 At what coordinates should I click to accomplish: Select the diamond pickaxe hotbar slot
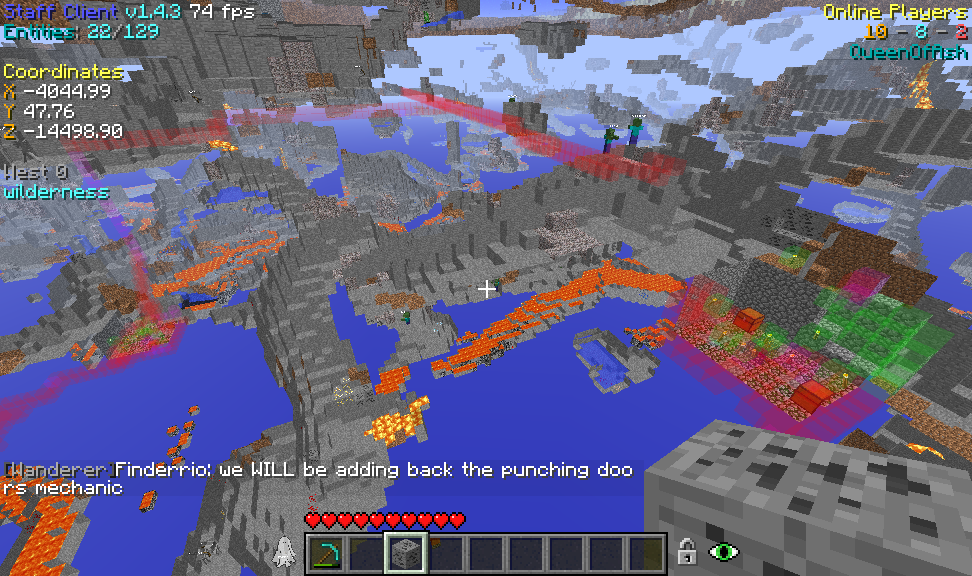(327, 553)
